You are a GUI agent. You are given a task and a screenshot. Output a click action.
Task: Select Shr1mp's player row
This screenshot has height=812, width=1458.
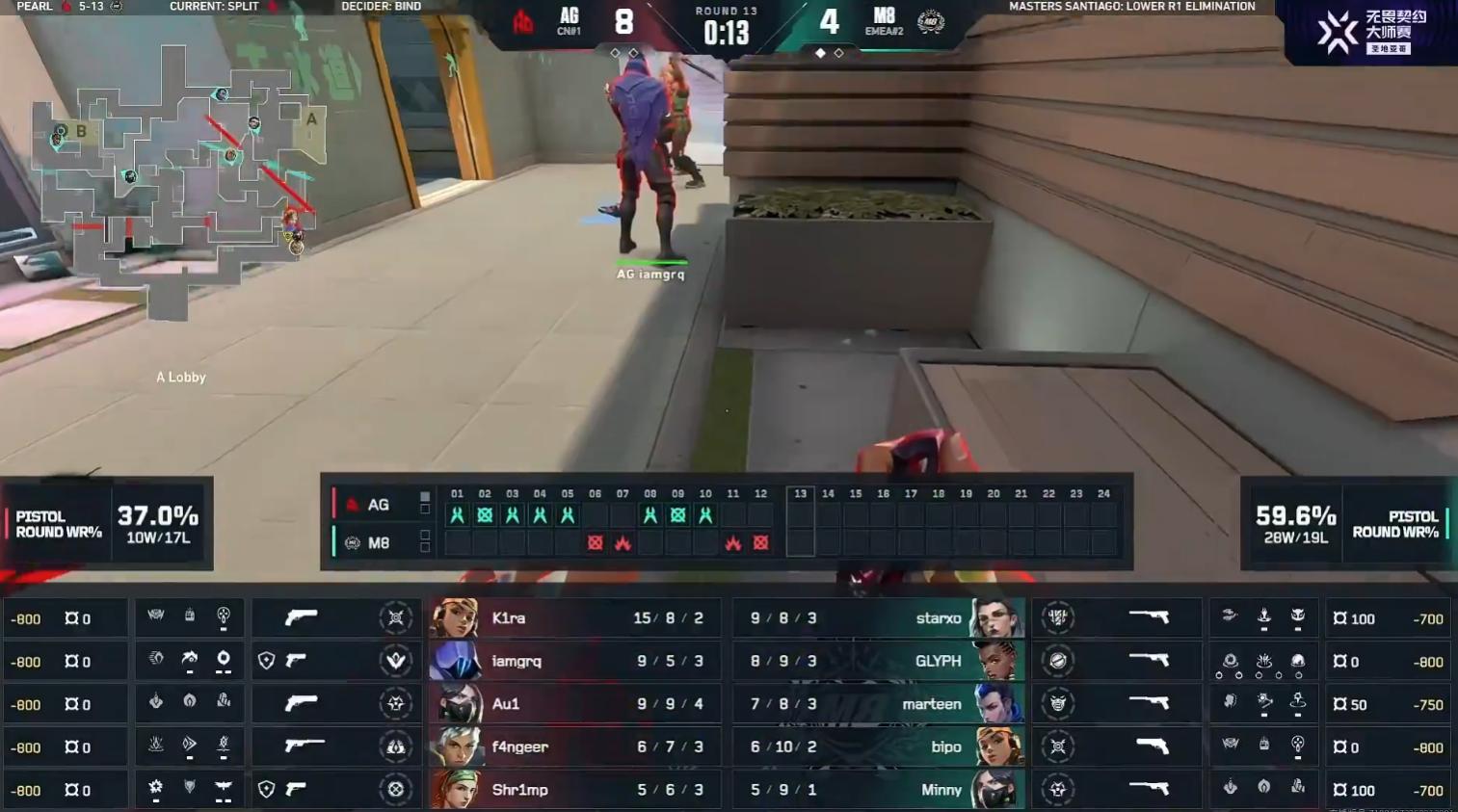coord(573,790)
